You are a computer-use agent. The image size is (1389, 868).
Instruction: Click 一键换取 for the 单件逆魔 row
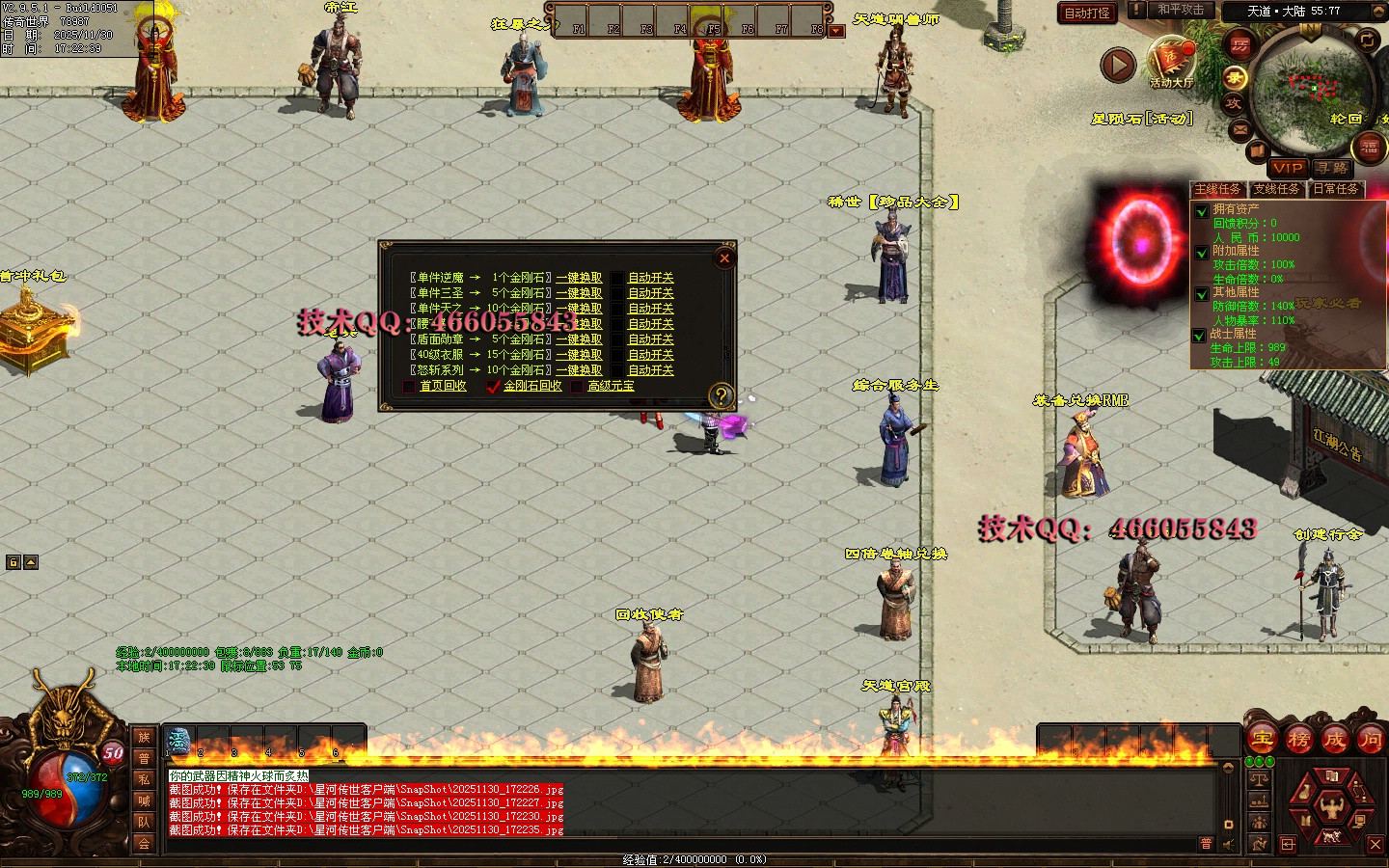coord(579,278)
